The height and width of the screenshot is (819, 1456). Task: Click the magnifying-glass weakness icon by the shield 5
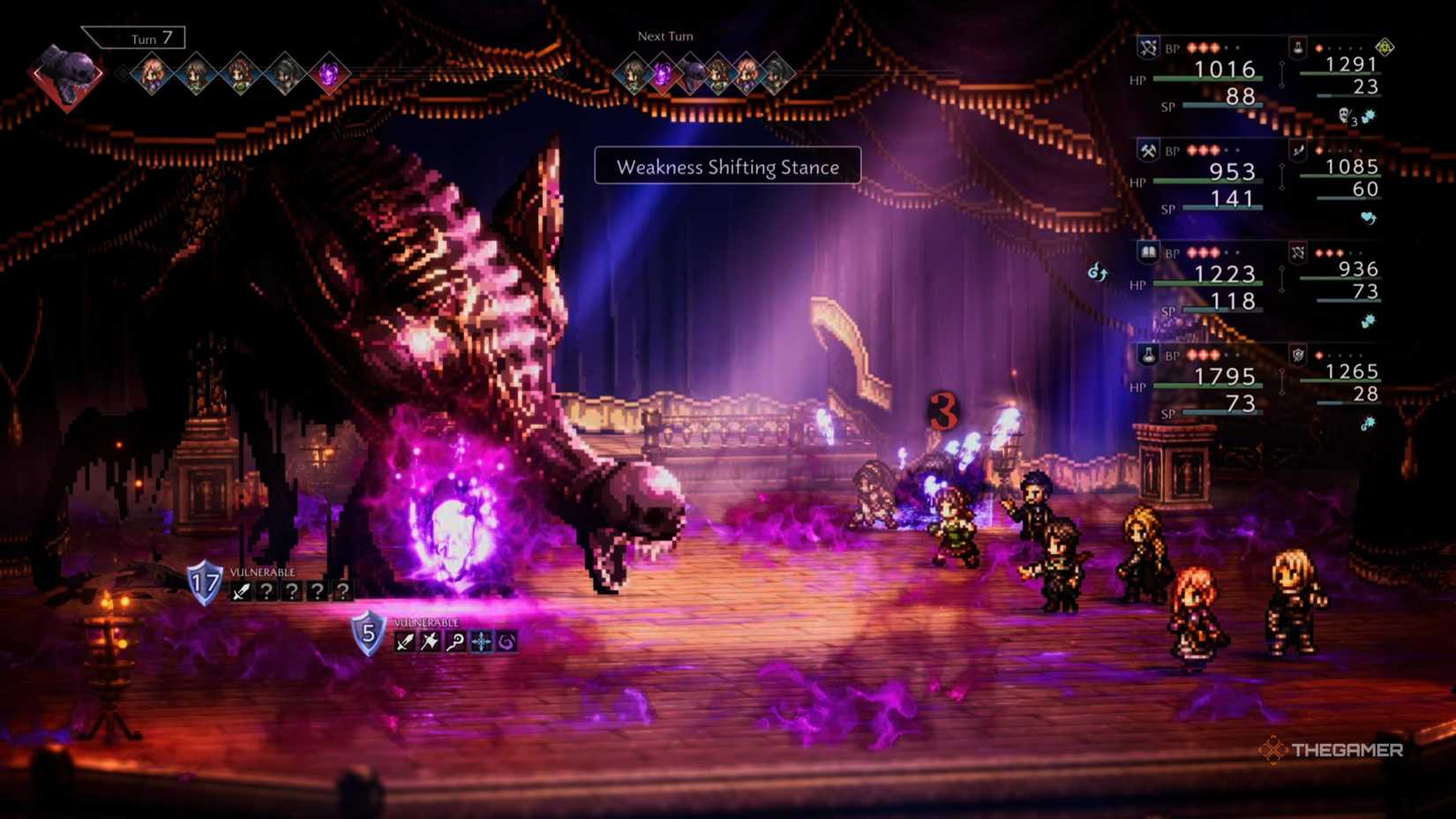[x=458, y=640]
